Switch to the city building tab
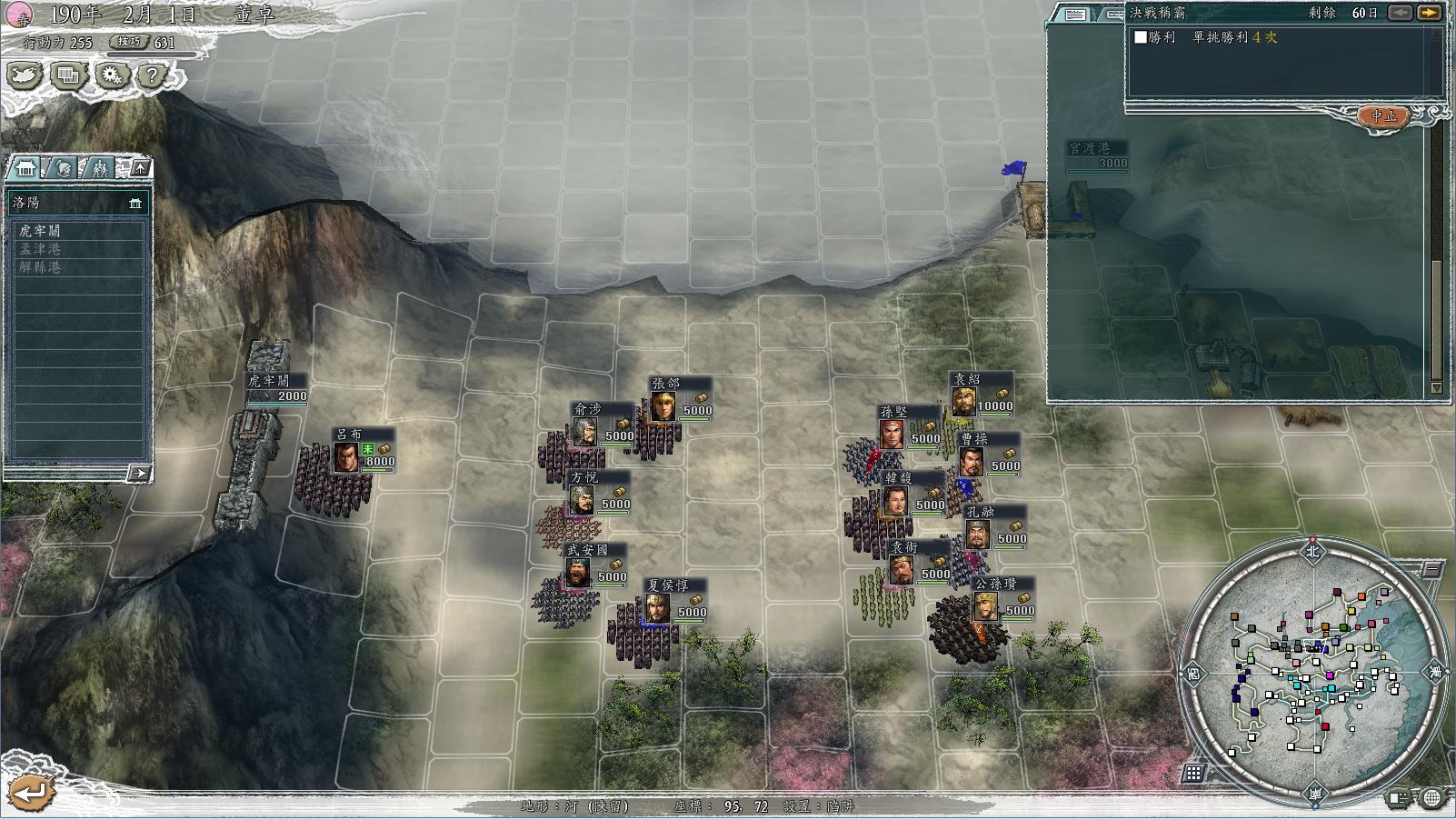This screenshot has height=820, width=1456. [x=25, y=168]
